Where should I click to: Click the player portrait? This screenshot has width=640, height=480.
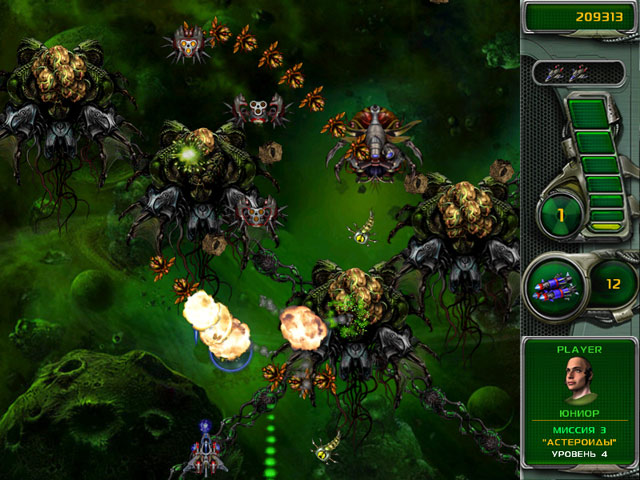[x=581, y=381]
